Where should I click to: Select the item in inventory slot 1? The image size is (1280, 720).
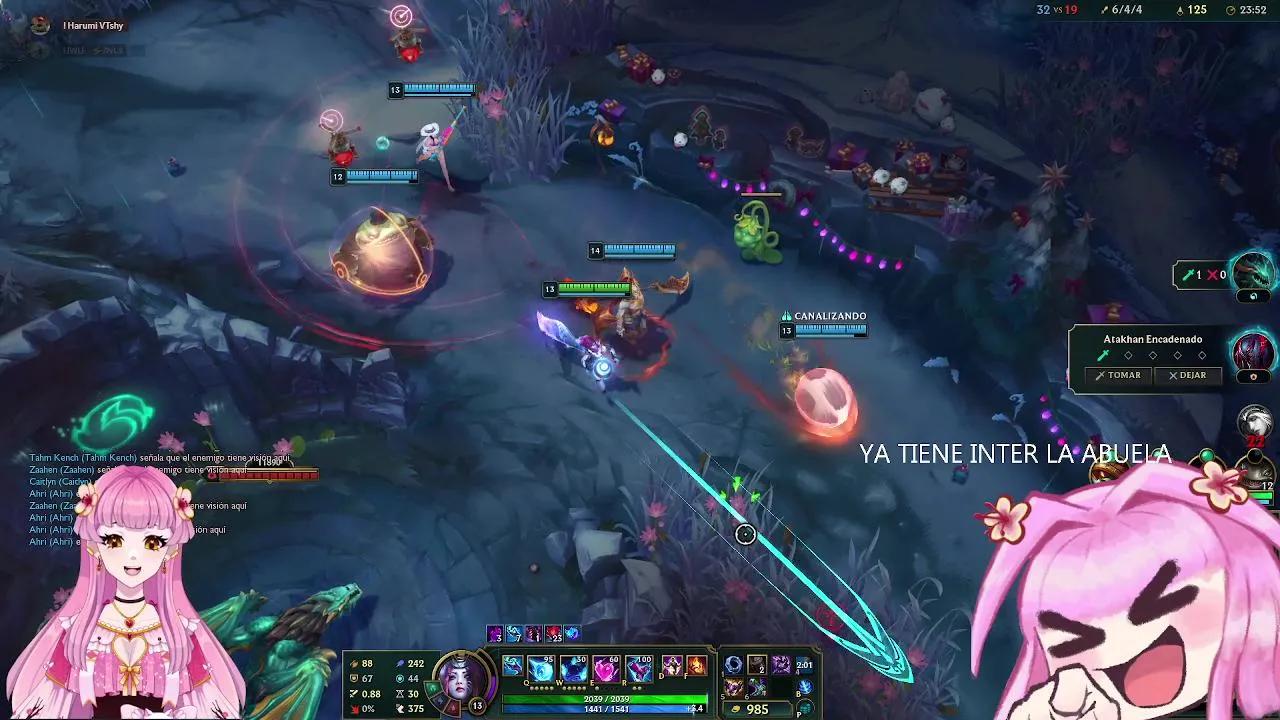pos(732,666)
